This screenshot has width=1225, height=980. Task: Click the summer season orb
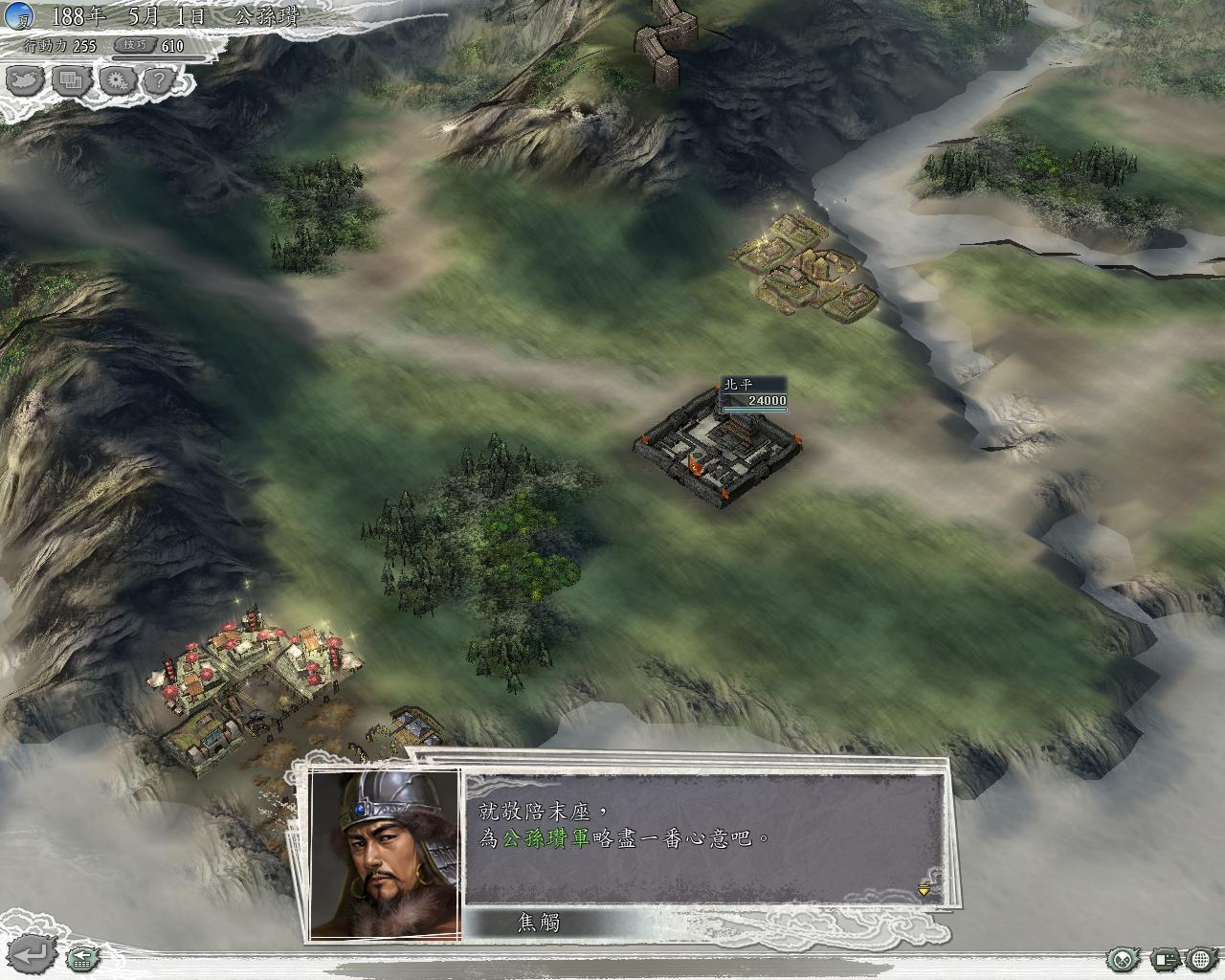click(x=18, y=16)
